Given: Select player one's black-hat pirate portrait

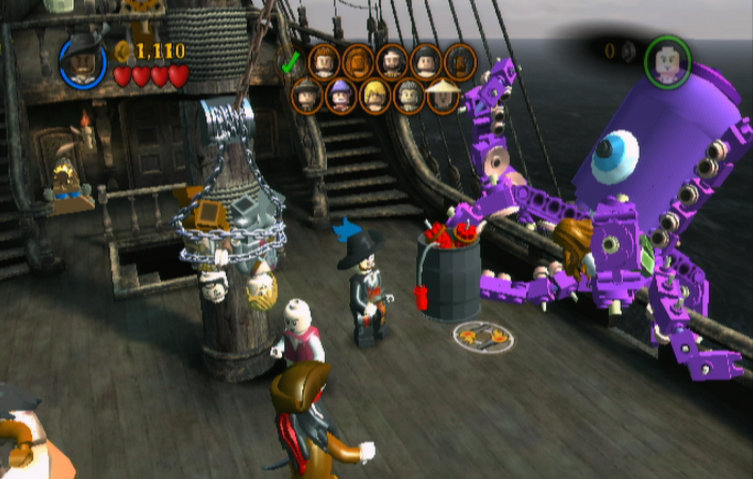Looking at the screenshot, I should pos(82,60).
